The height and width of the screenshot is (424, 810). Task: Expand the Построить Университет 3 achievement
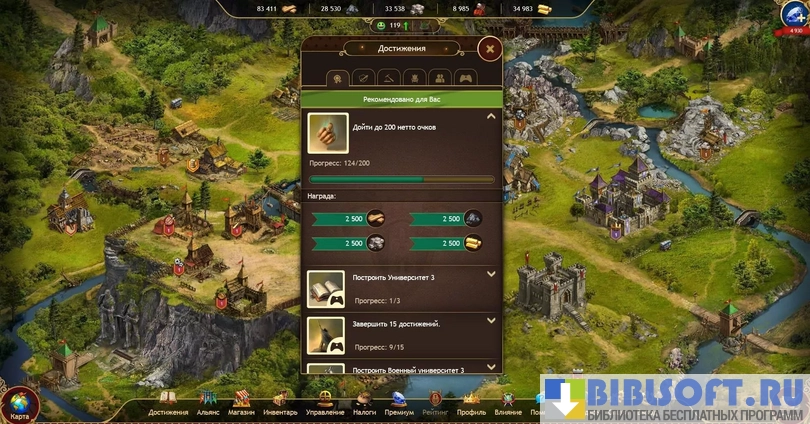coord(490,274)
